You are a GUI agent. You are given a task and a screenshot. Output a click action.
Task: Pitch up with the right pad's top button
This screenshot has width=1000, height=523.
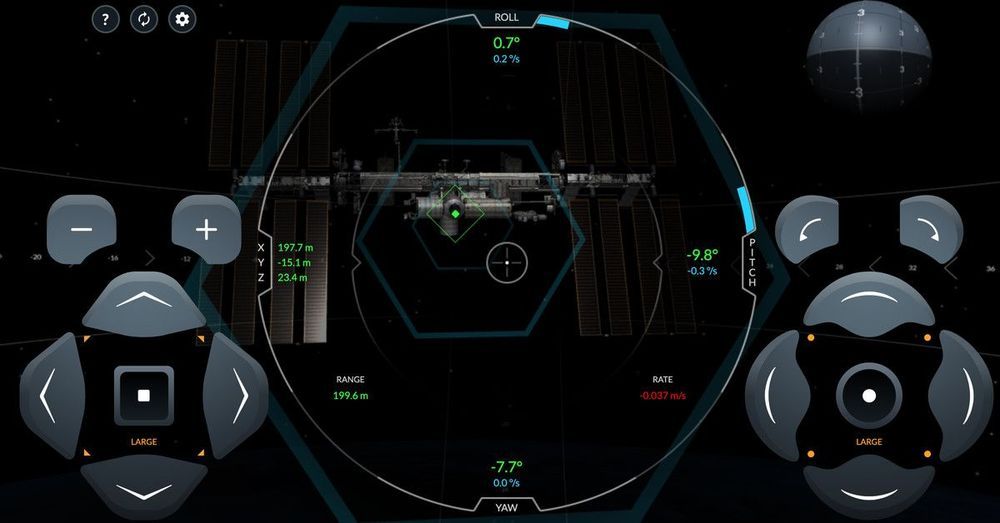pos(869,302)
